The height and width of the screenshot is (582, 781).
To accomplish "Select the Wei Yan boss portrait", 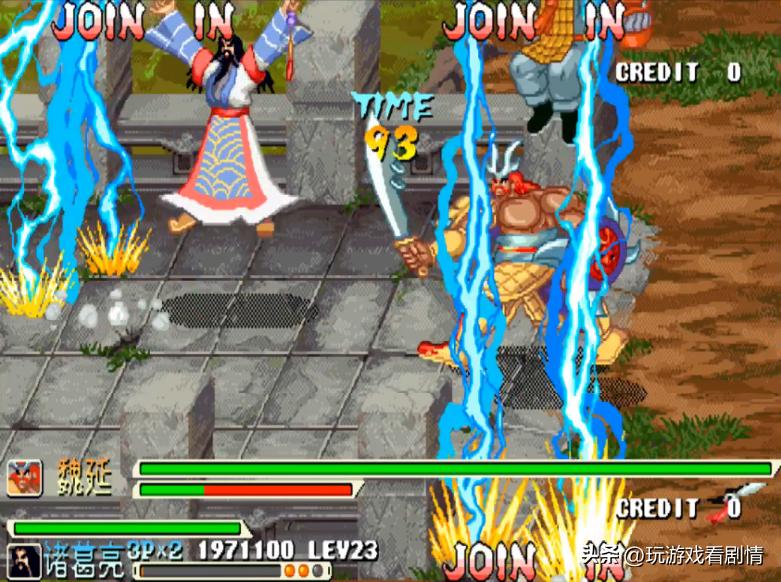I will tap(26, 477).
